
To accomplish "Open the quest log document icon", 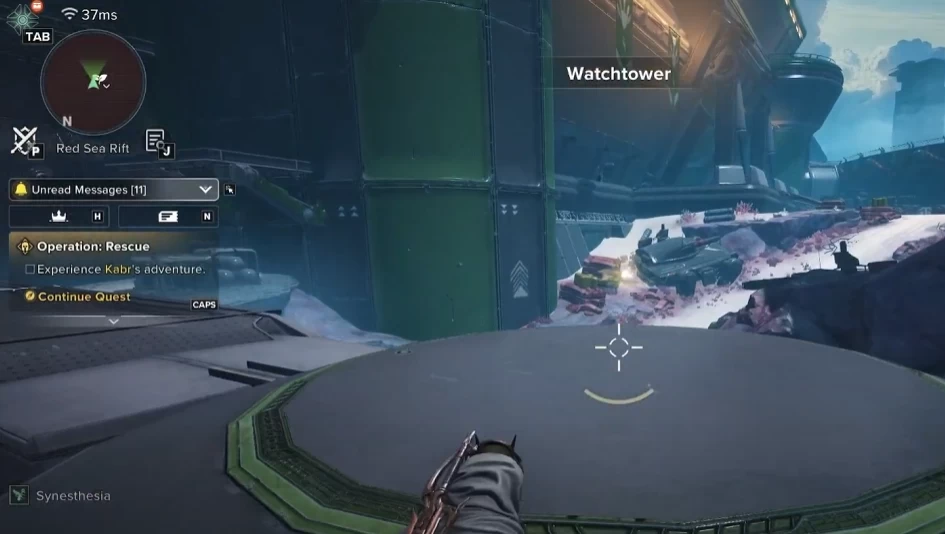I will (155, 141).
